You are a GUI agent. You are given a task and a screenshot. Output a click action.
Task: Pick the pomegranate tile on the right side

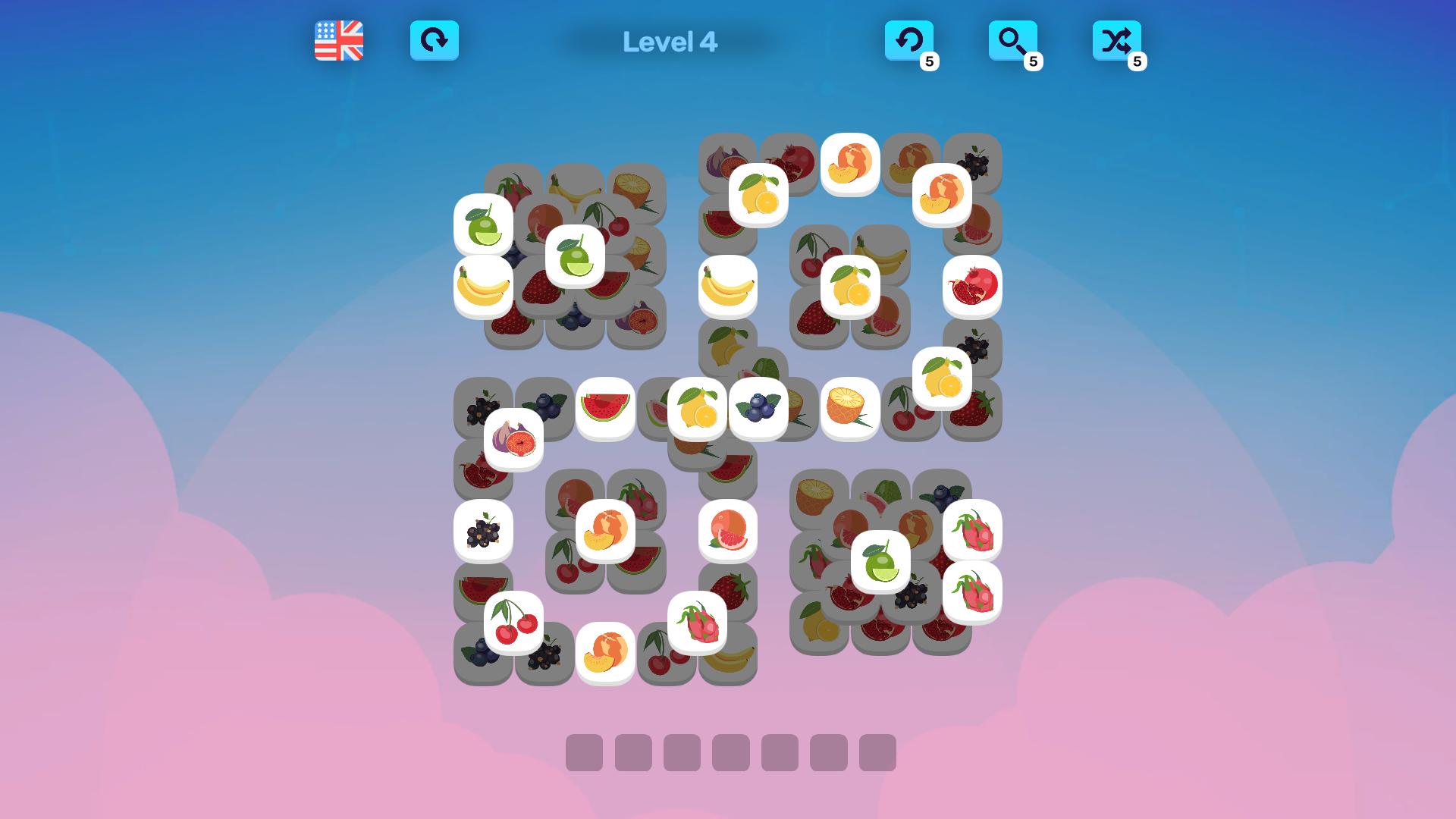coord(973,286)
